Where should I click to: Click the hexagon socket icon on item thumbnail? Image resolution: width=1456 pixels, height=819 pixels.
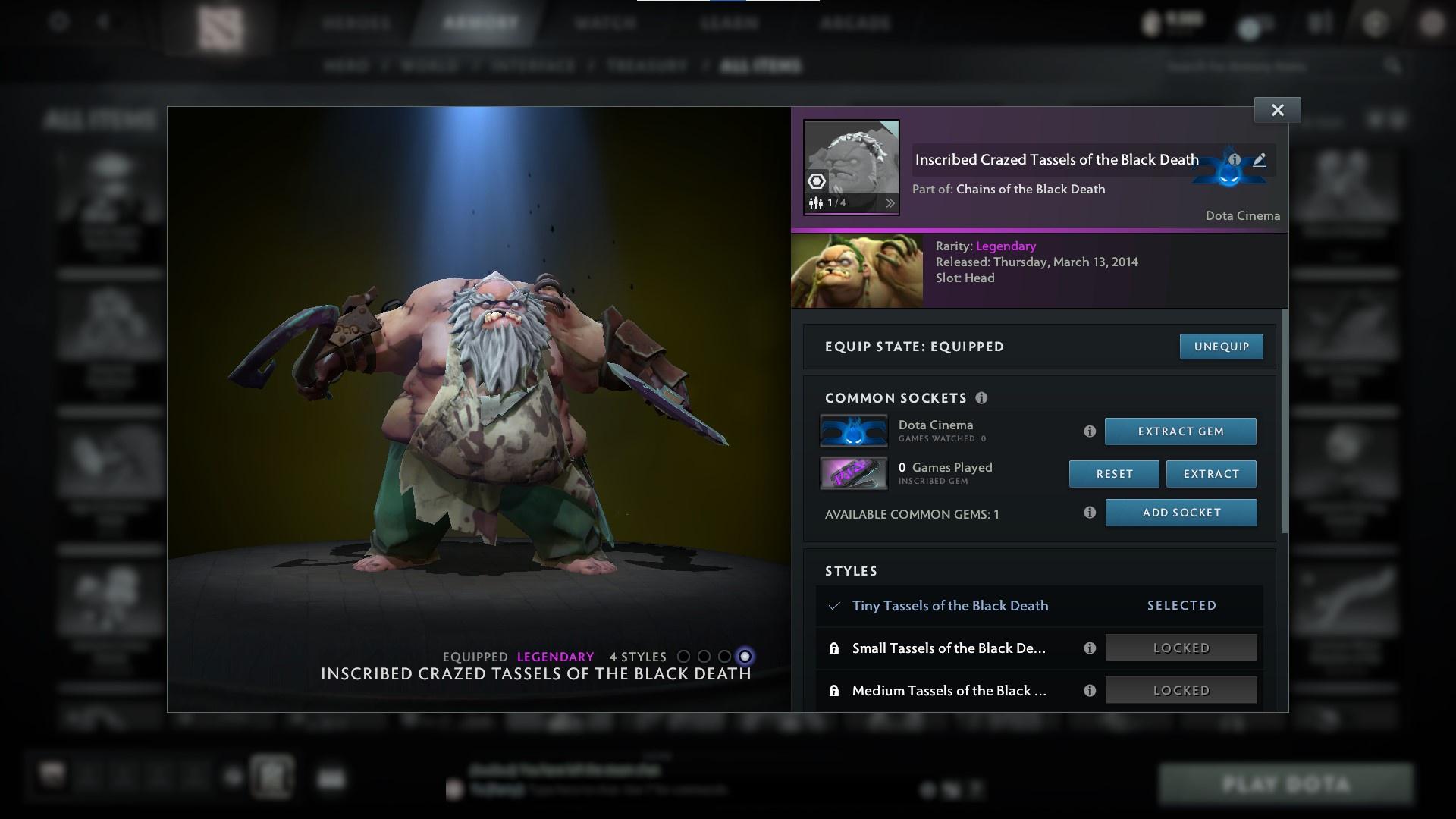[x=817, y=180]
